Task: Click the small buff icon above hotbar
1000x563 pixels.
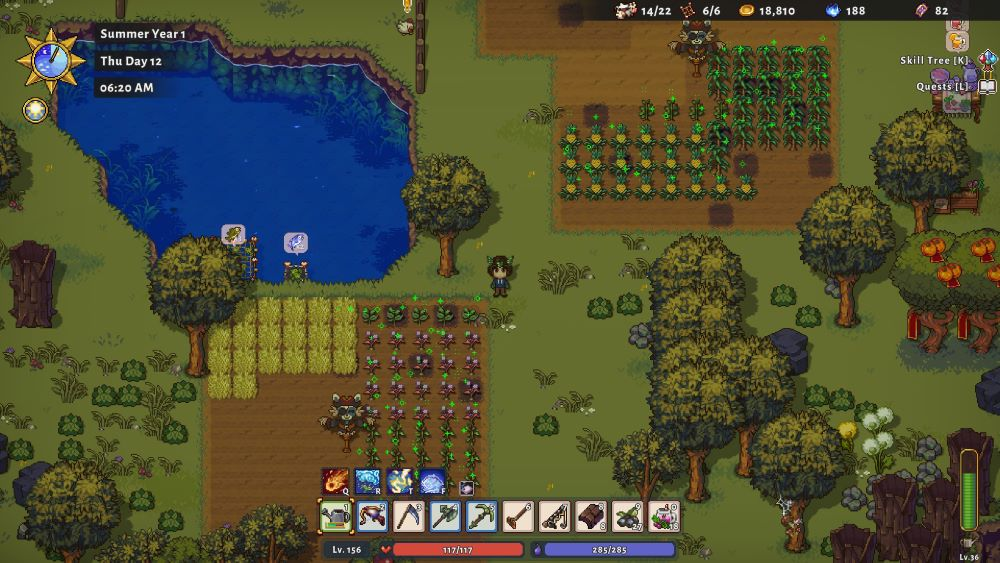Action: point(466,488)
